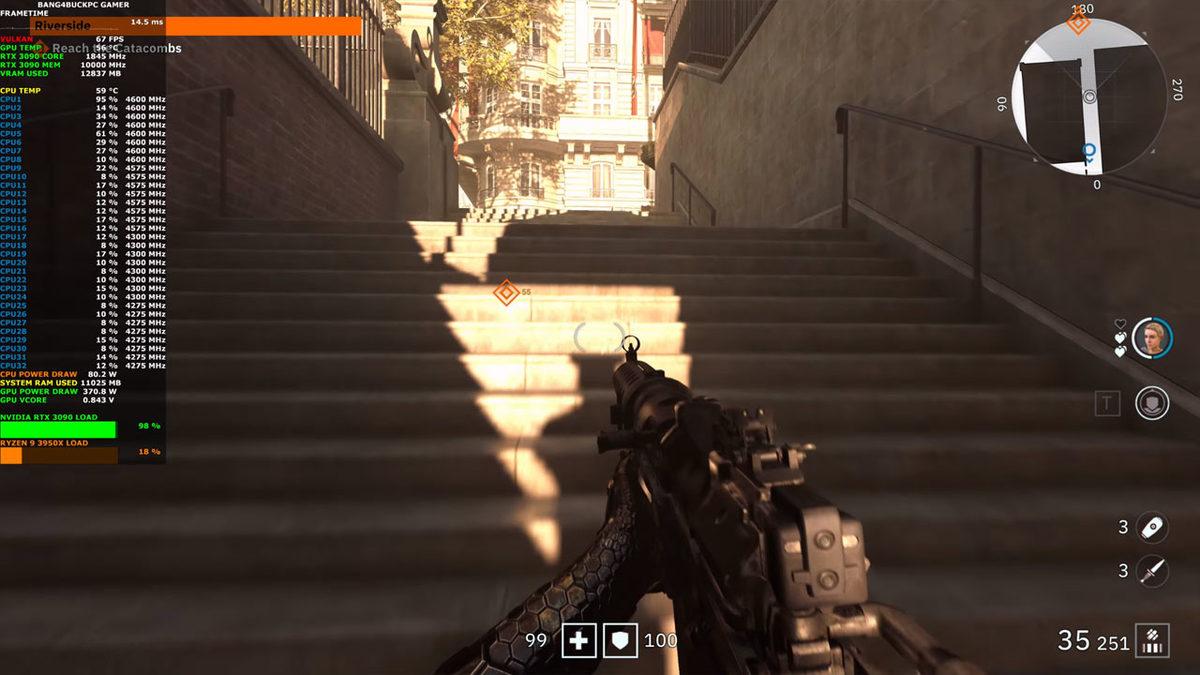This screenshot has width=1200, height=675.
Task: Select the sister's character portrait
Action: (x=1152, y=338)
